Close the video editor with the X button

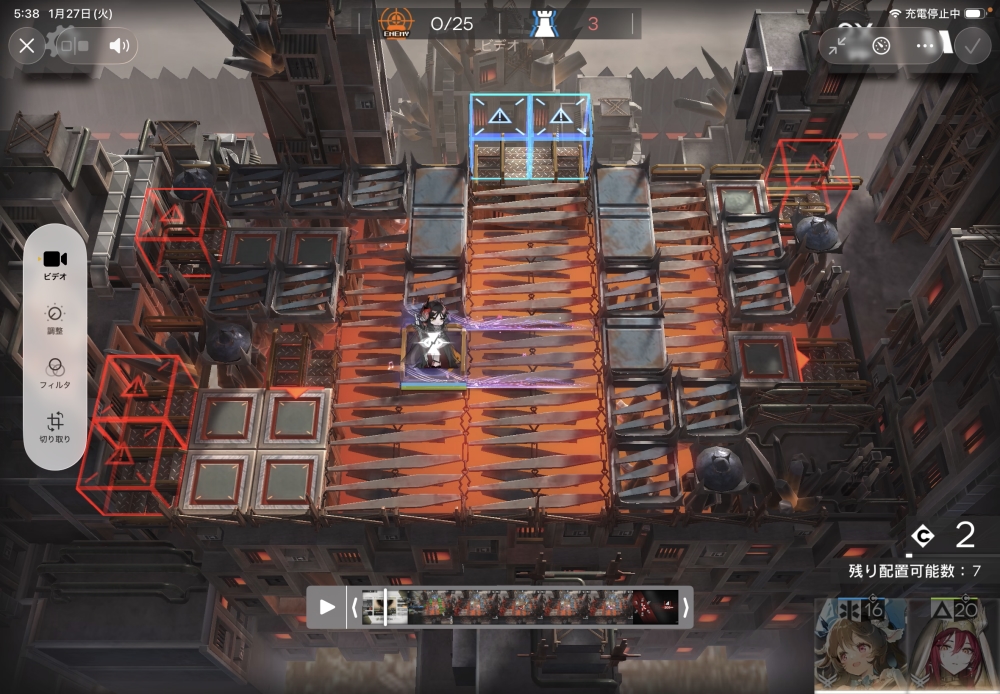tap(27, 45)
